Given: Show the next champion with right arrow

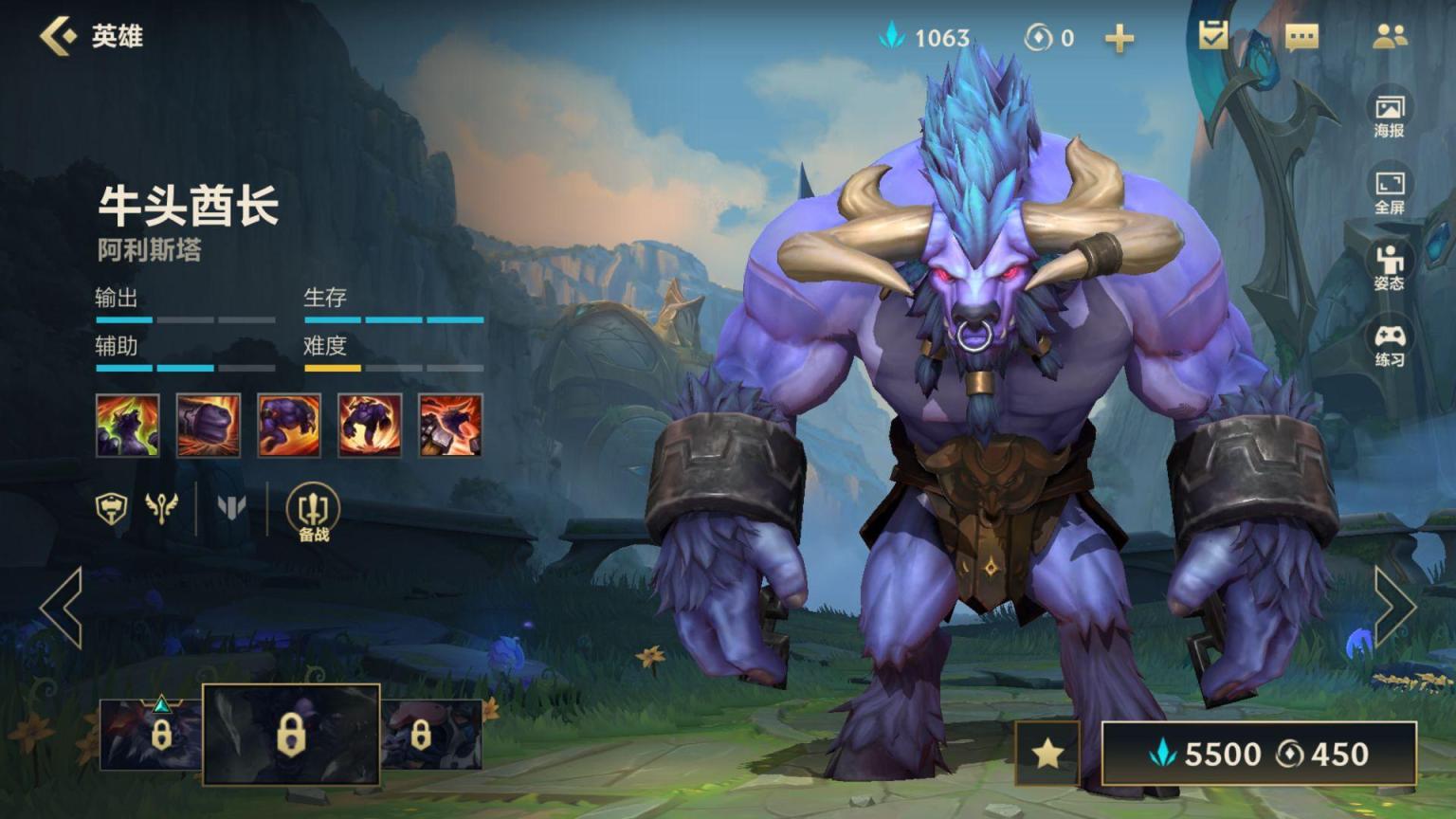Looking at the screenshot, I should 1393,608.
